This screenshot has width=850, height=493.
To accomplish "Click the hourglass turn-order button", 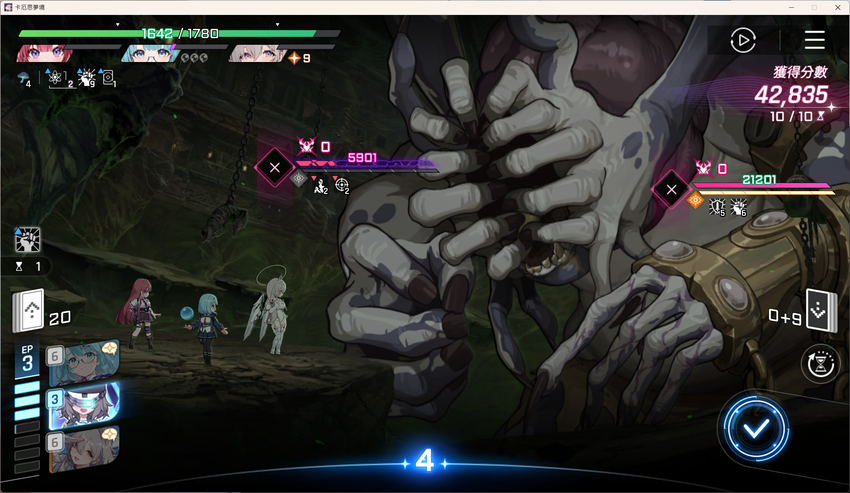I will (821, 365).
